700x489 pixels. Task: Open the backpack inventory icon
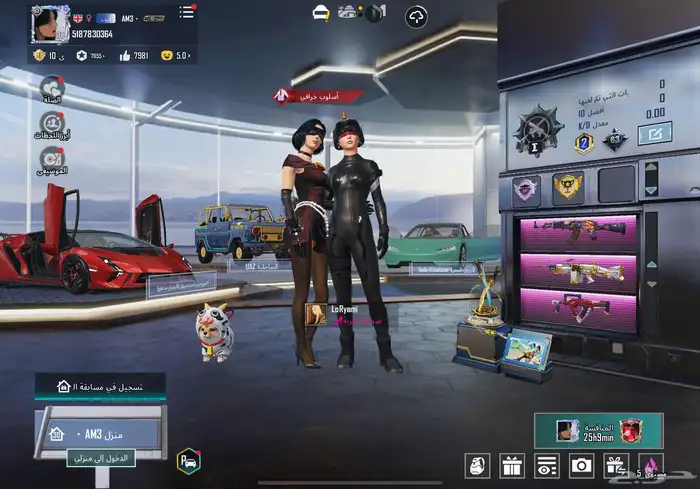pos(478,465)
